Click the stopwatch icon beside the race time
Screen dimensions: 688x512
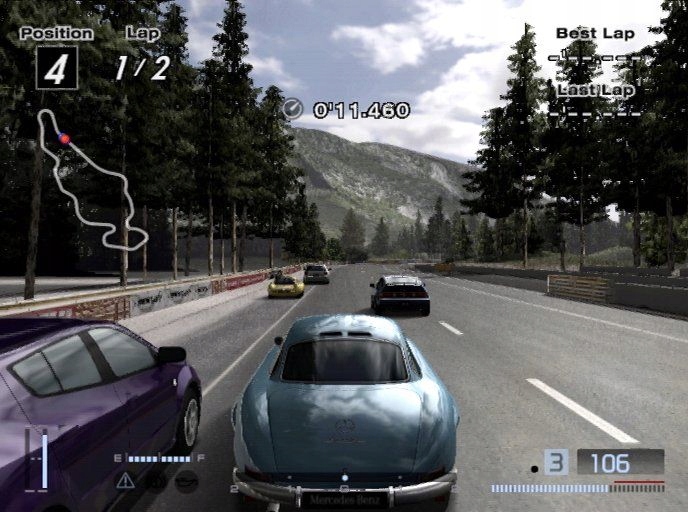[293, 110]
